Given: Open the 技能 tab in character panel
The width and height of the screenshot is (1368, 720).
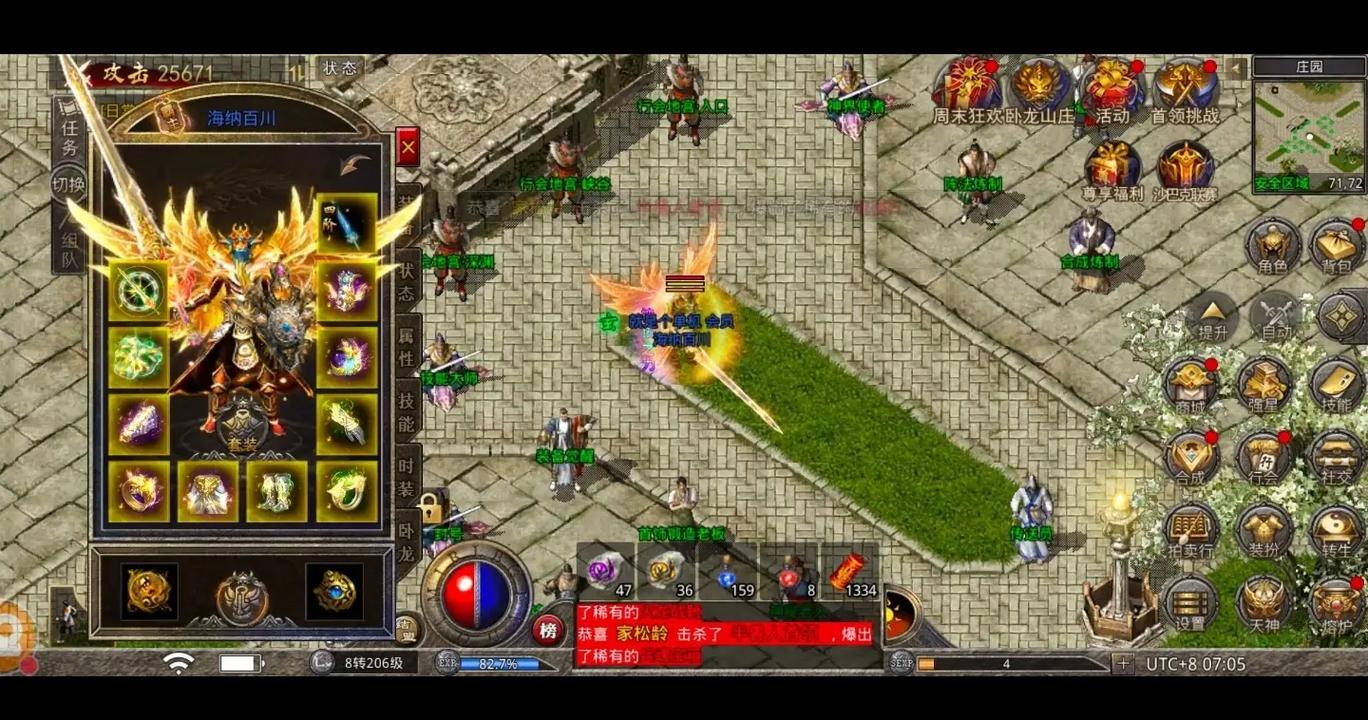Looking at the screenshot, I should pyautogui.click(x=407, y=411).
